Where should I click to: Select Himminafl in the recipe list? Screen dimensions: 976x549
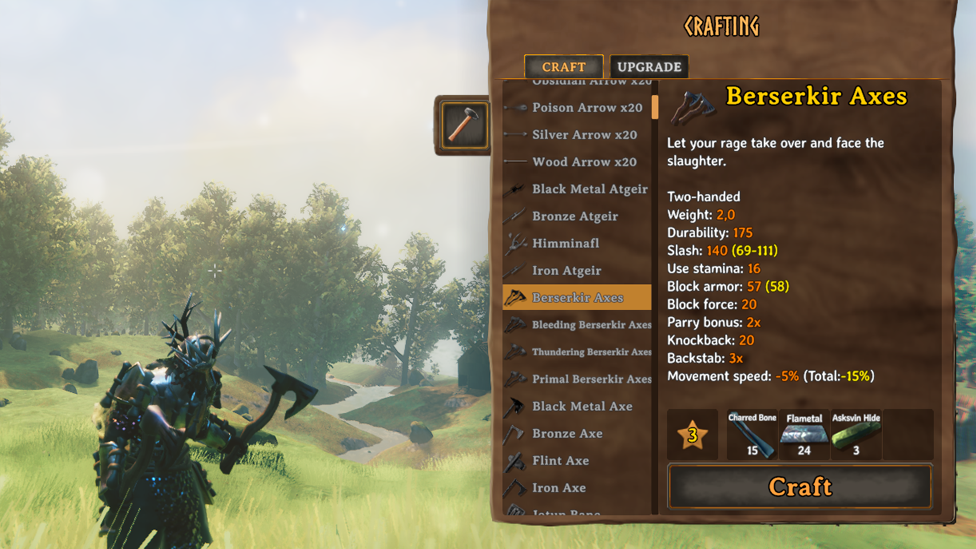pos(566,243)
